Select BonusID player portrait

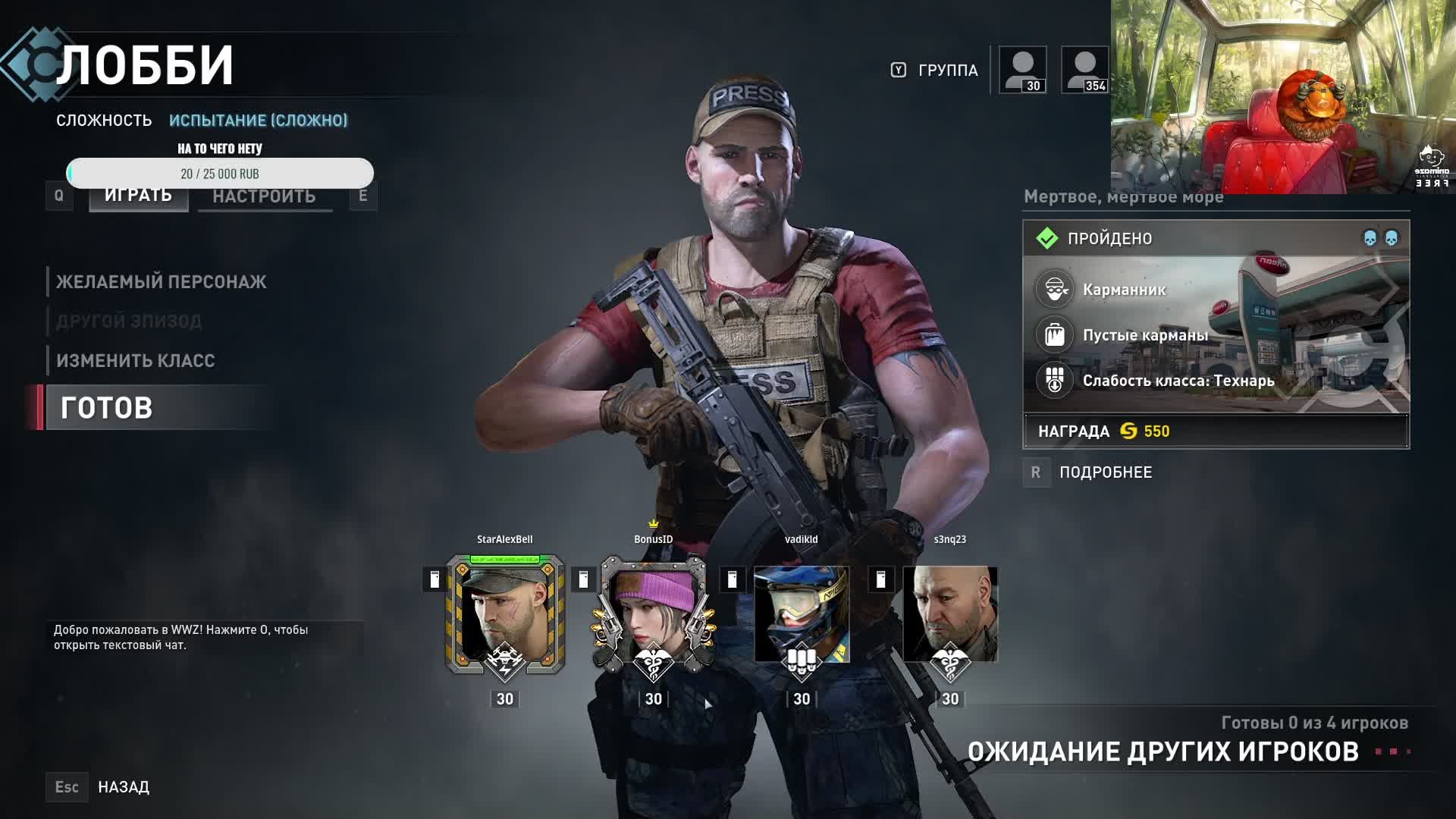click(x=653, y=614)
